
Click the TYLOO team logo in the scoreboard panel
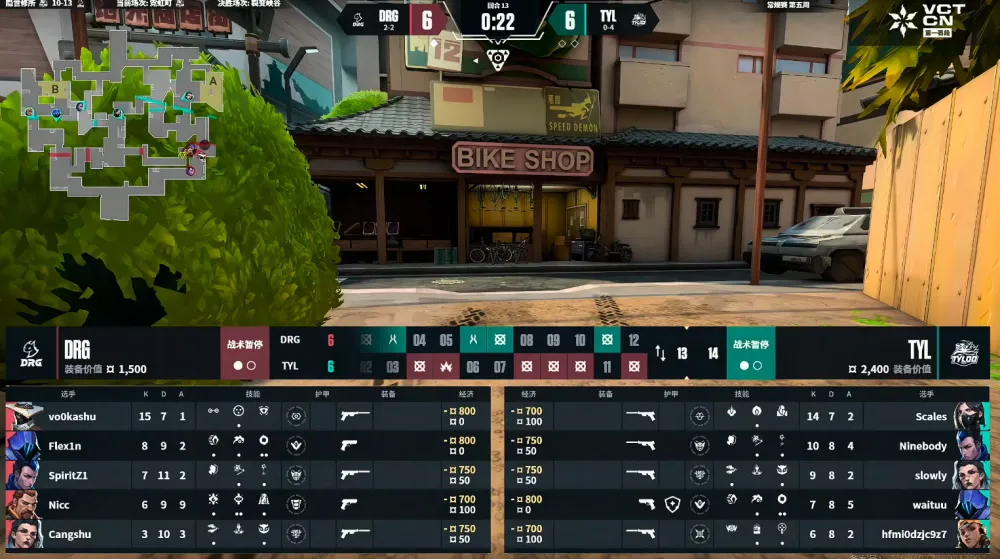click(x=965, y=353)
